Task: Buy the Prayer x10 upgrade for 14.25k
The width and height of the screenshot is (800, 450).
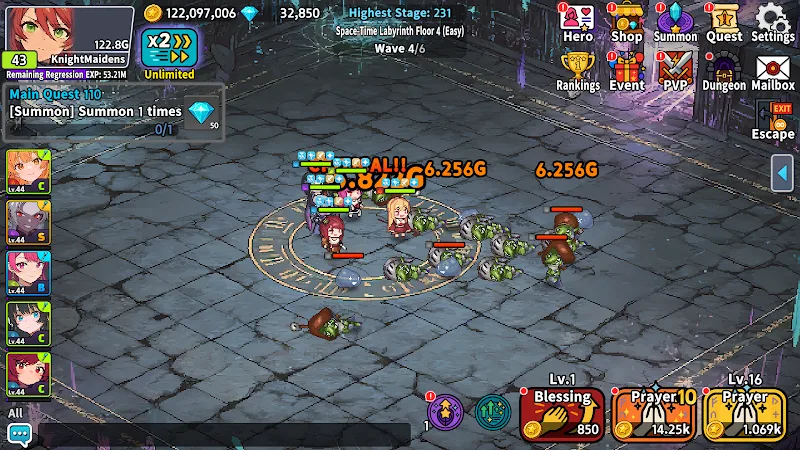Action: (654, 413)
